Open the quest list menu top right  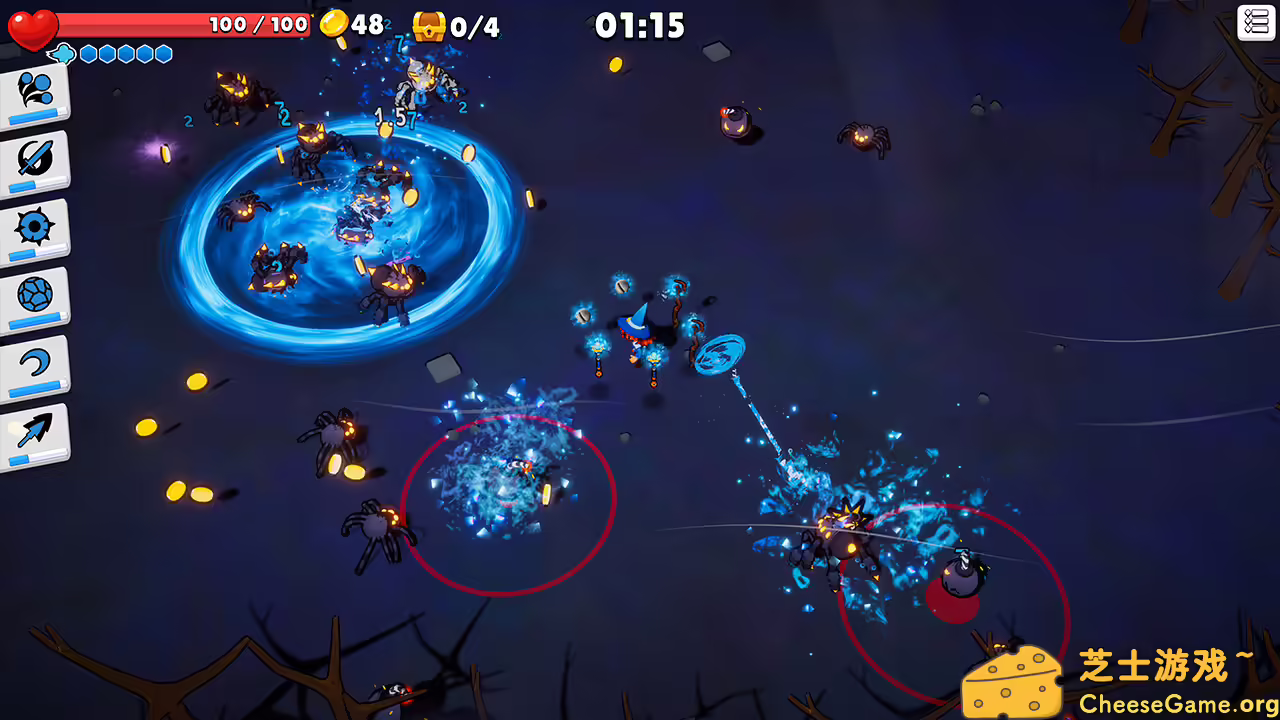(1256, 24)
